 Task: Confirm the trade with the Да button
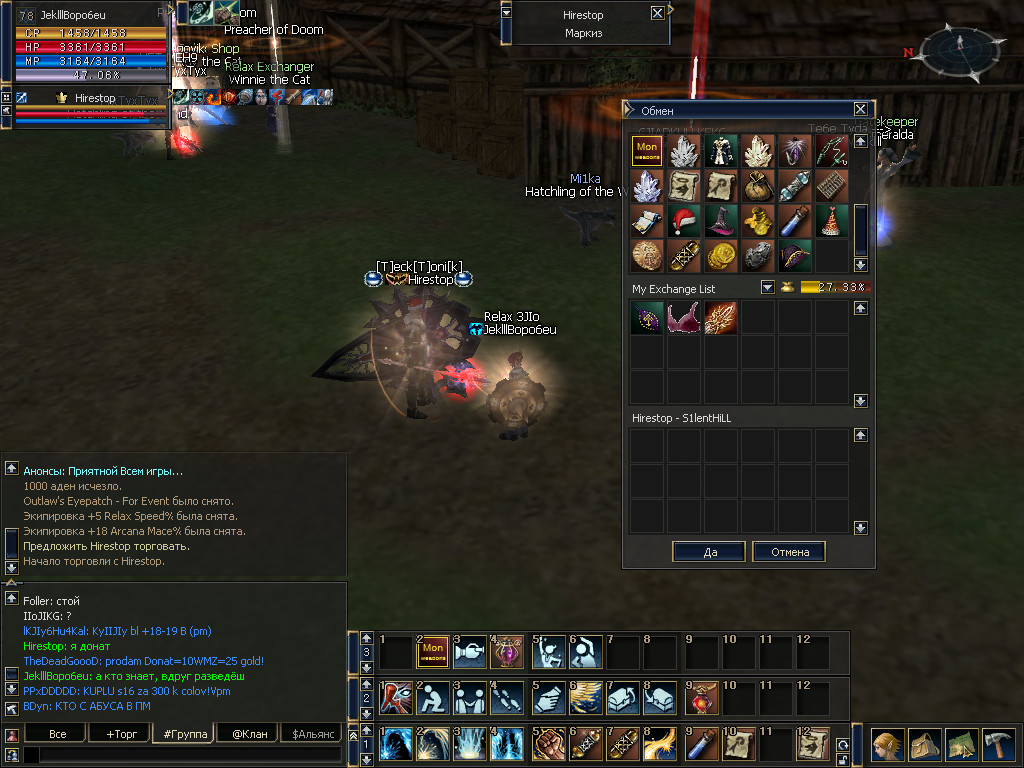pos(709,552)
